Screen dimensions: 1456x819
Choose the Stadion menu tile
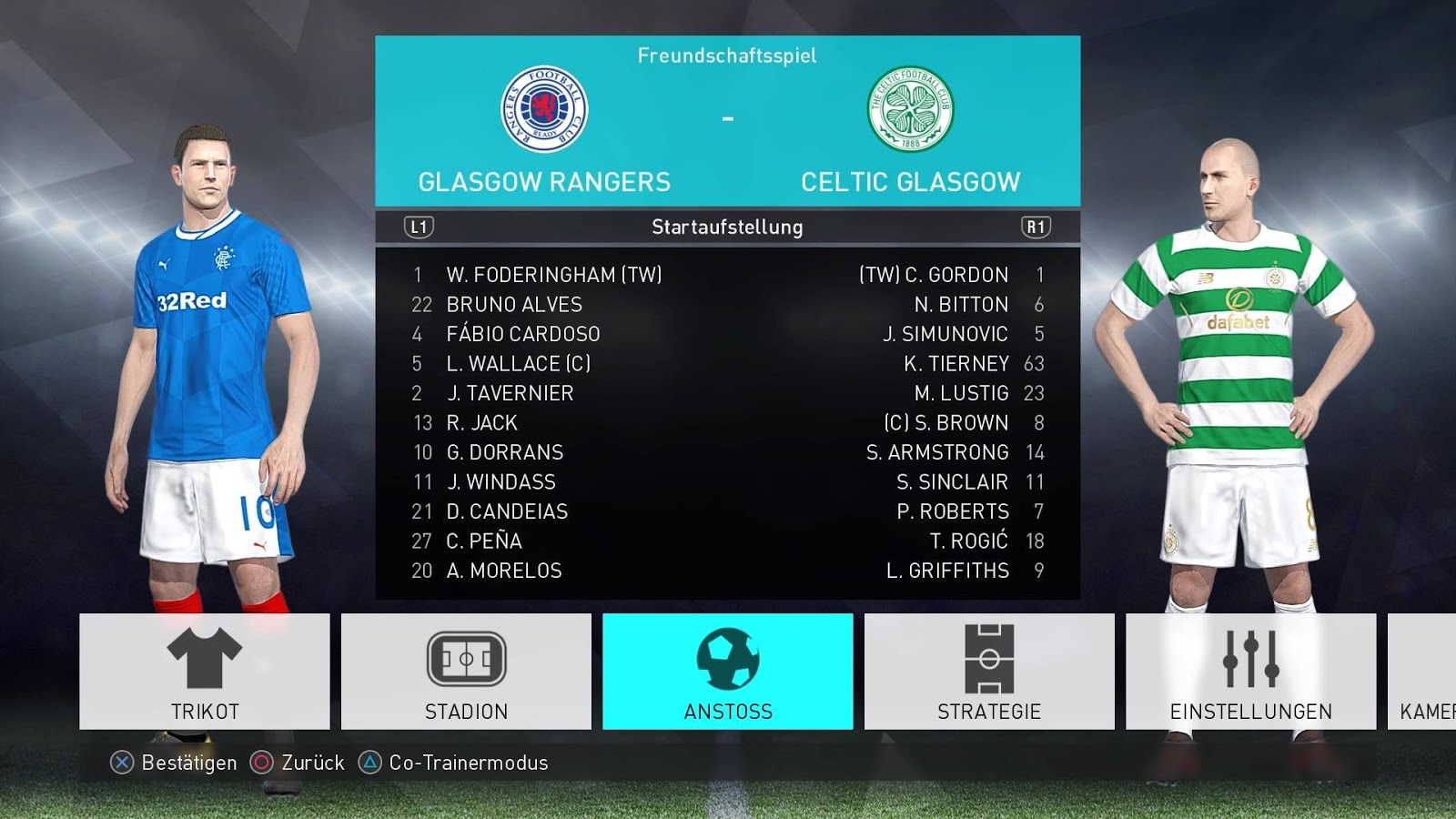point(466,672)
